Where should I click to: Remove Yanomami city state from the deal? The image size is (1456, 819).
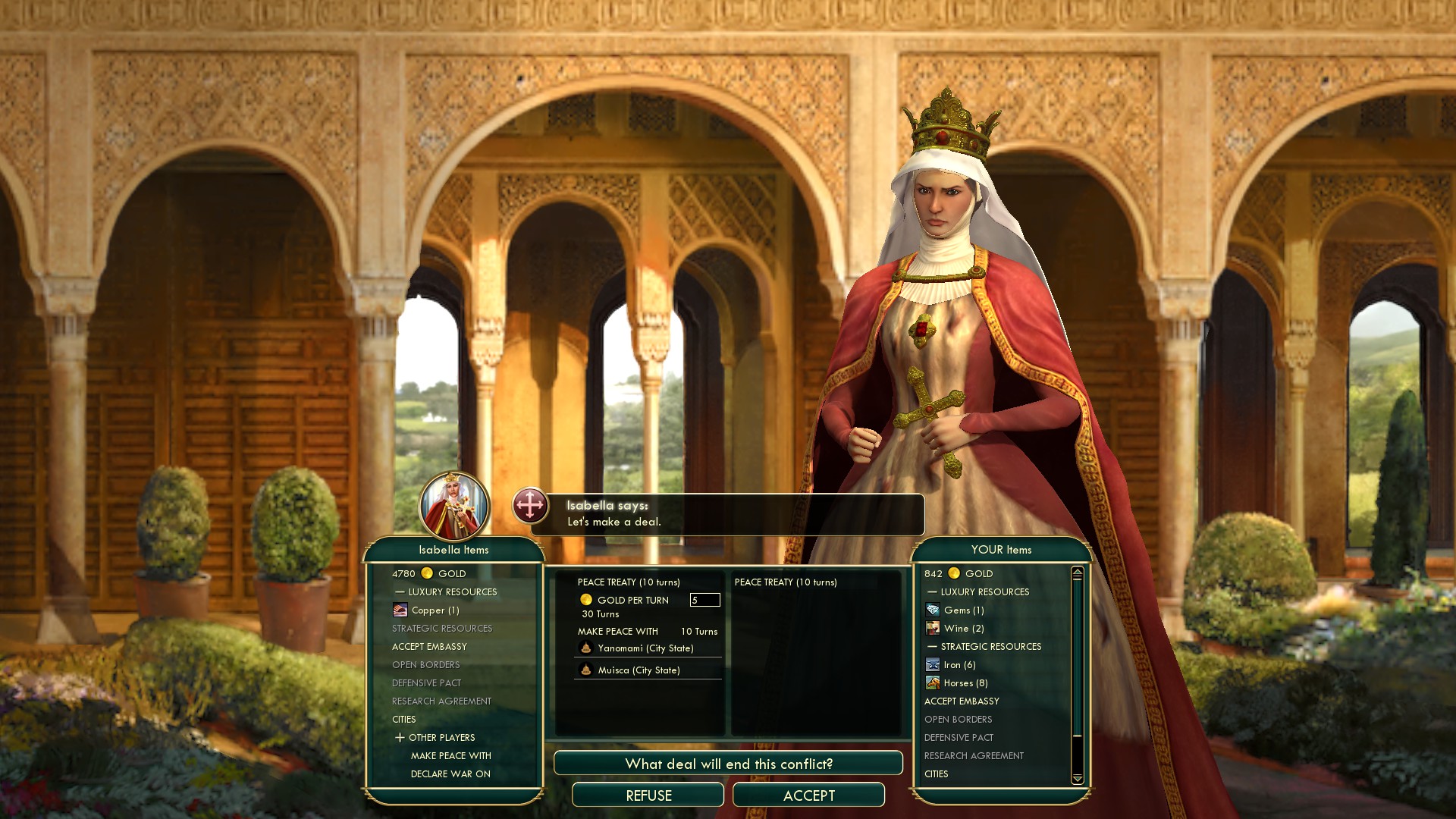[x=645, y=648]
